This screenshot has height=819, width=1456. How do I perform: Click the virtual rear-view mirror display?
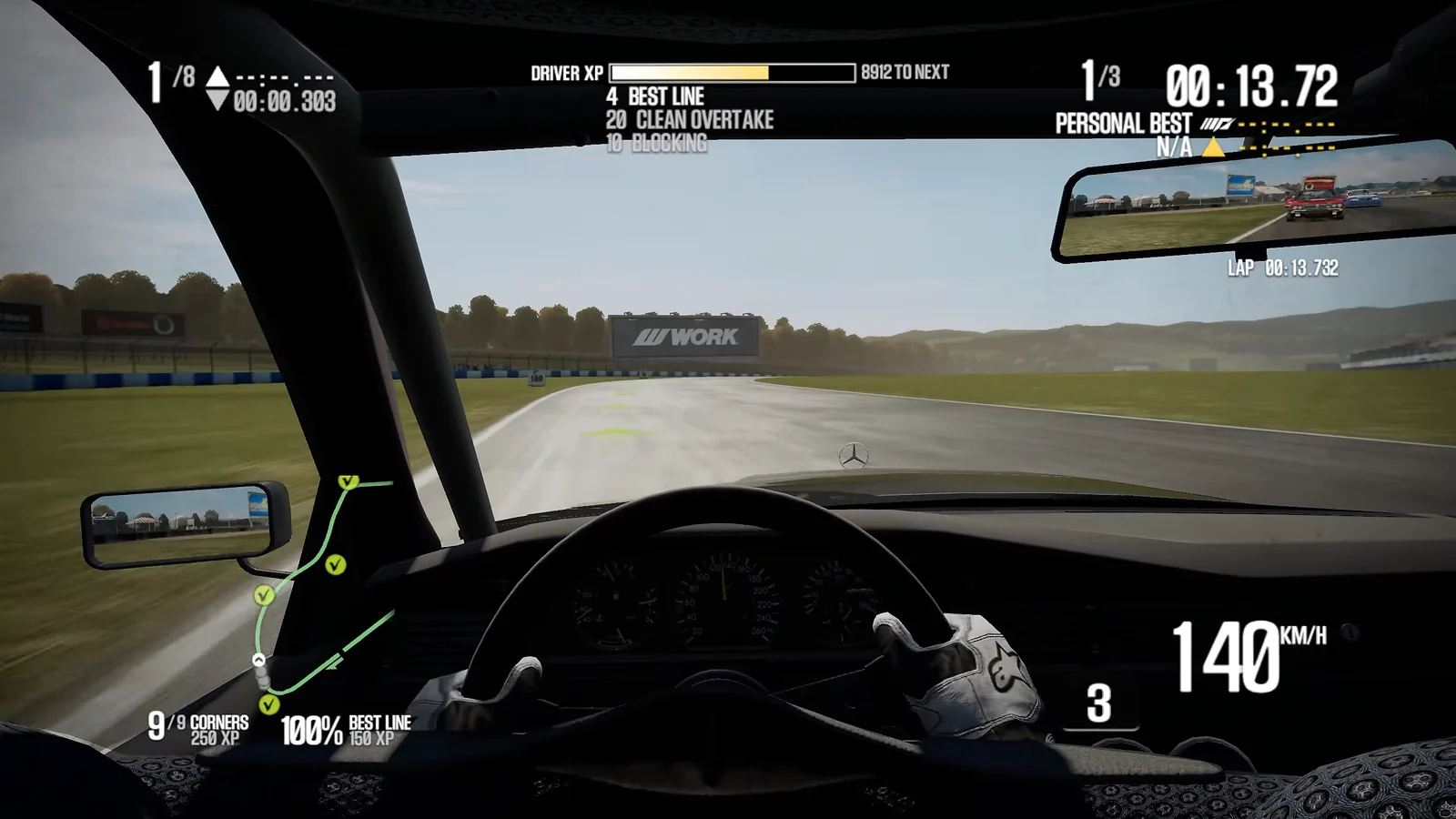coord(1256,207)
